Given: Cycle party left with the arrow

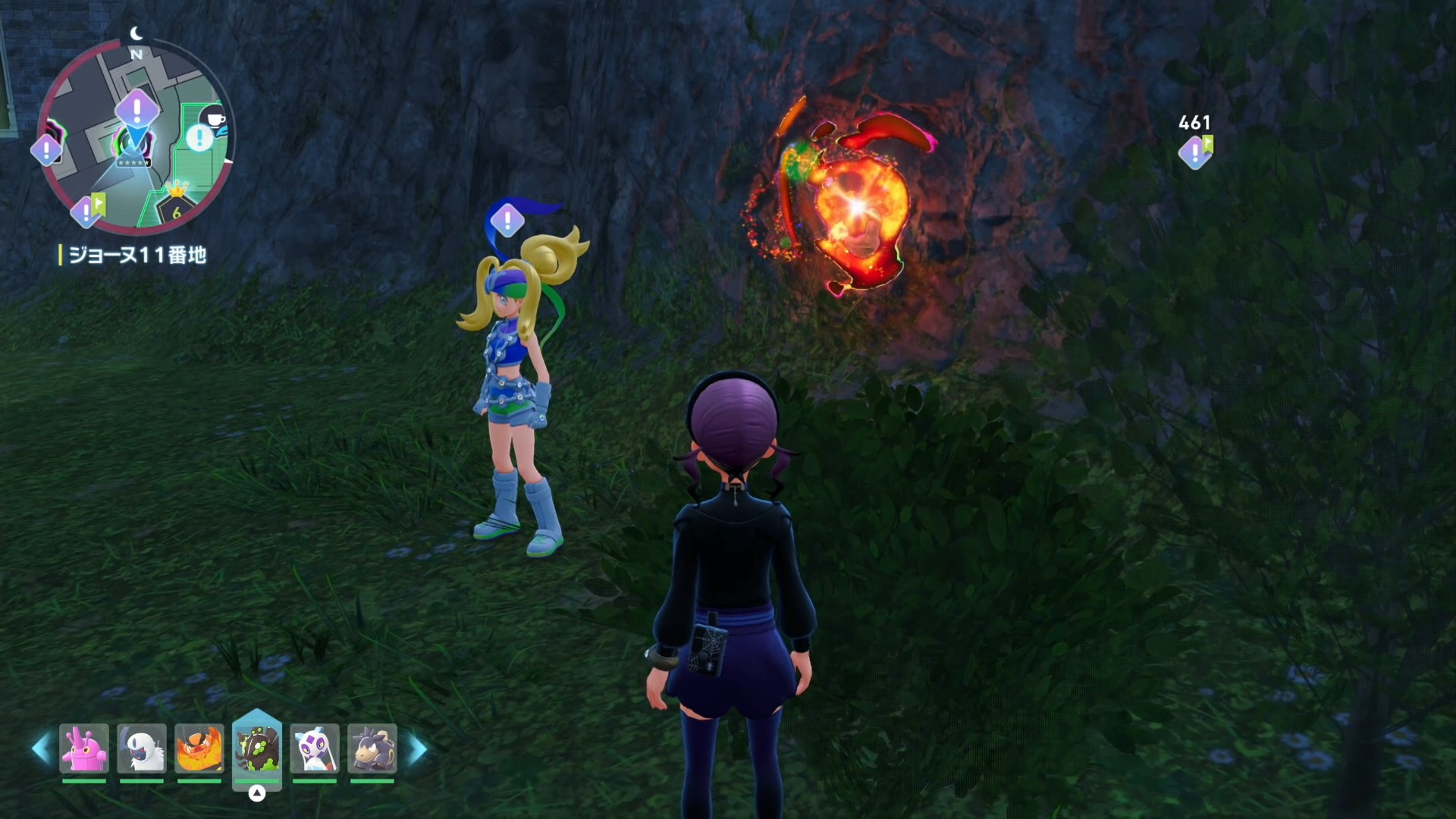Looking at the screenshot, I should click(41, 749).
